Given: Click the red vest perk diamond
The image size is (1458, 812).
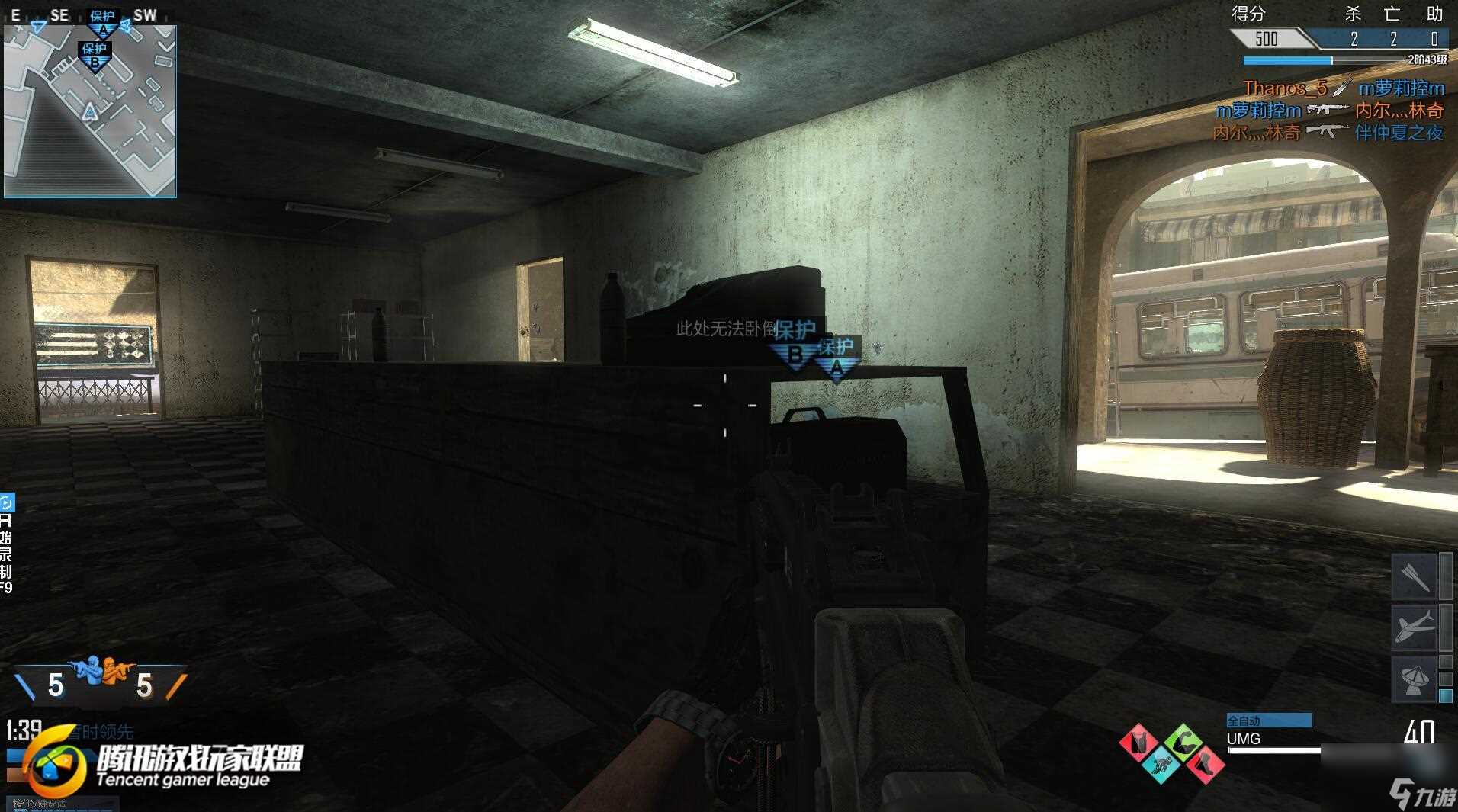Looking at the screenshot, I should pyautogui.click(x=1139, y=742).
